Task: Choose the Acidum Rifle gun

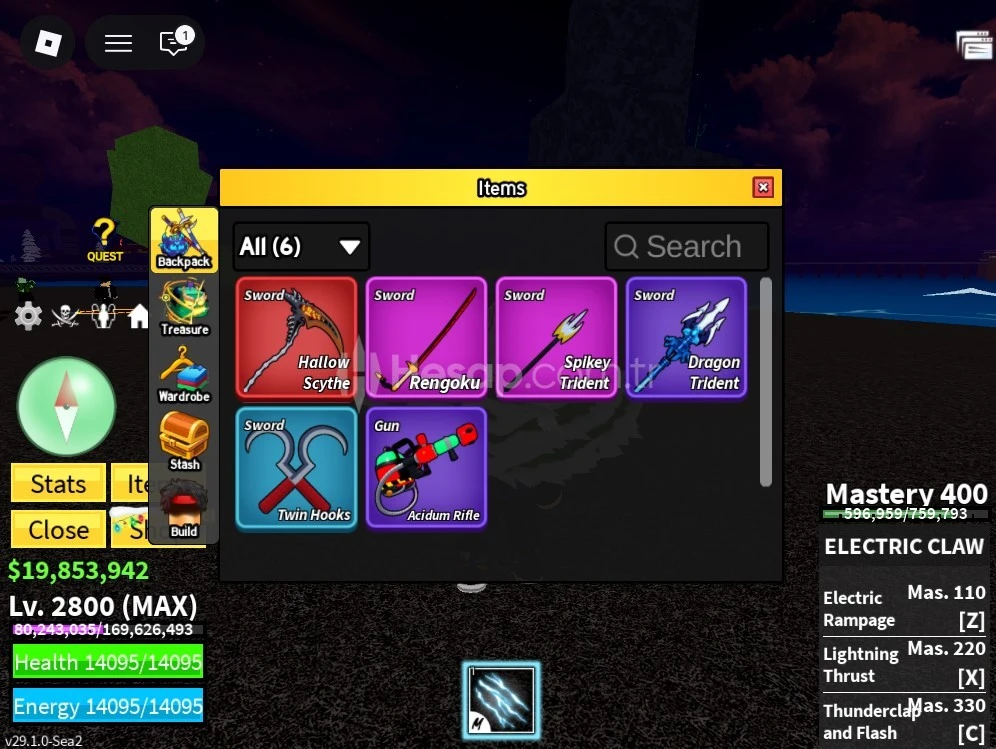Action: (427, 468)
